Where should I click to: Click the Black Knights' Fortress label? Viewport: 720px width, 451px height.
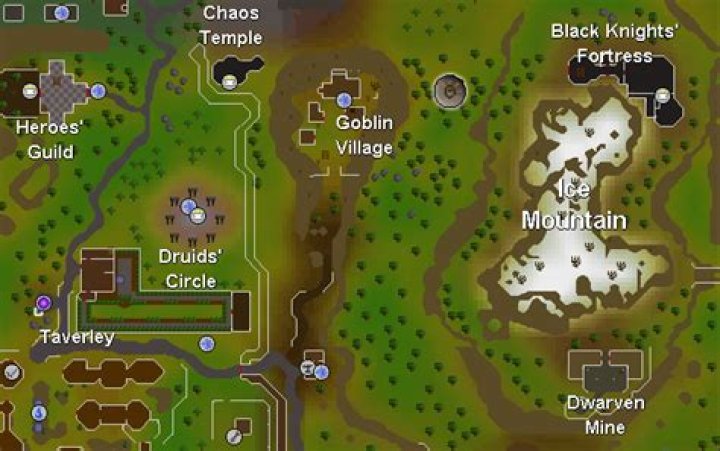614,44
